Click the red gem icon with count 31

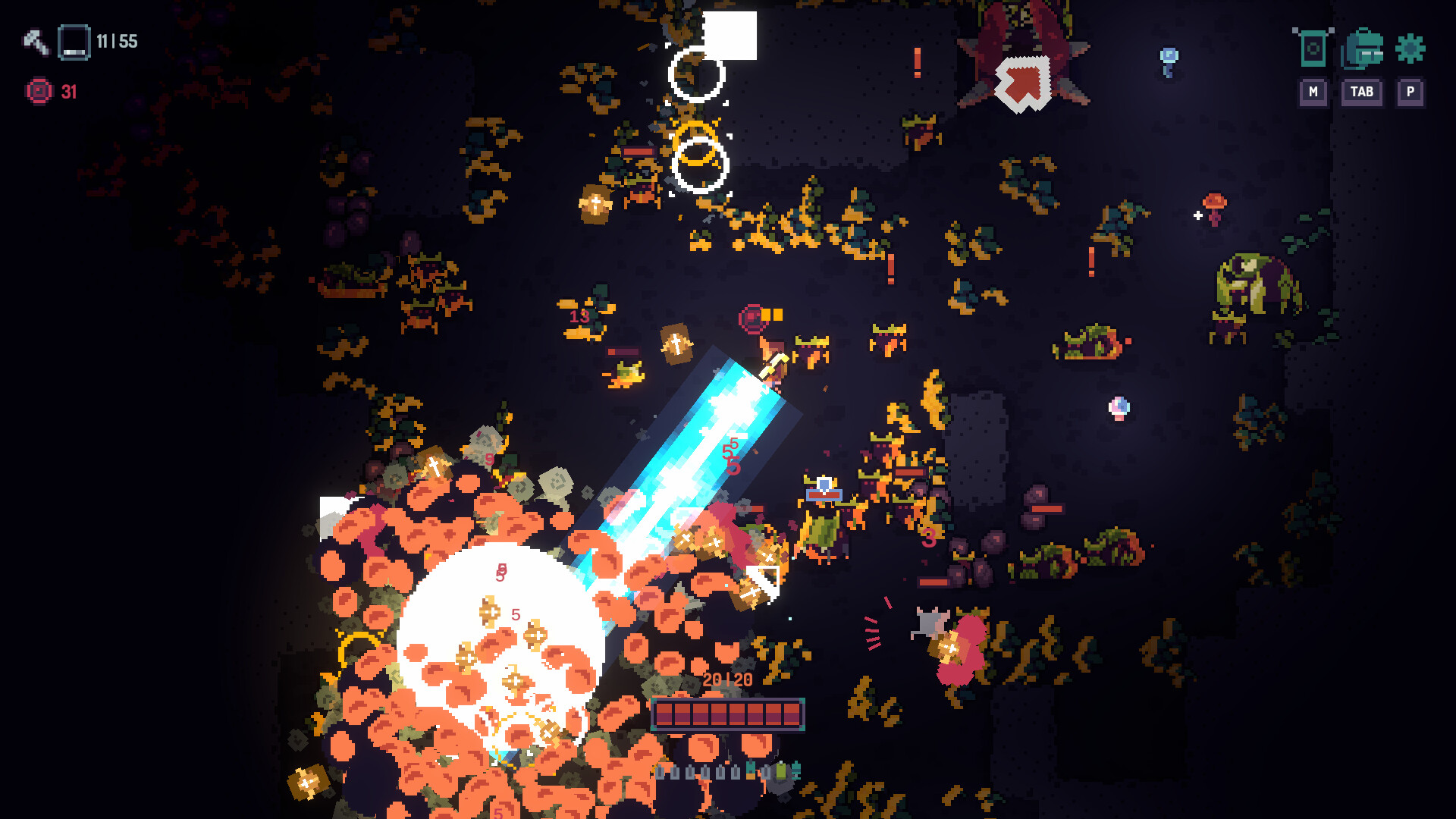point(38,91)
